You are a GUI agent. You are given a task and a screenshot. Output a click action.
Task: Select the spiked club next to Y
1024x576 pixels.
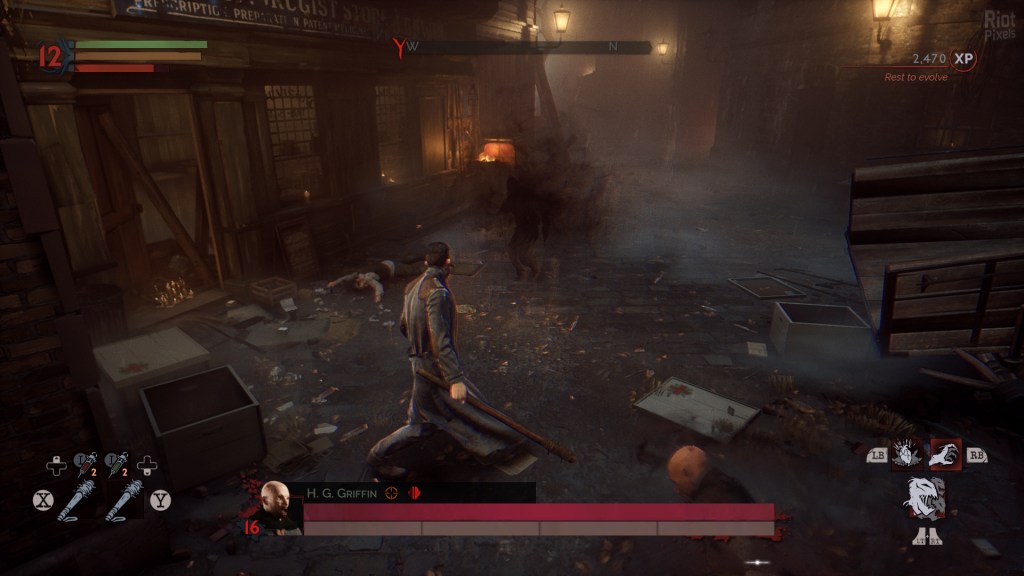coord(126,500)
